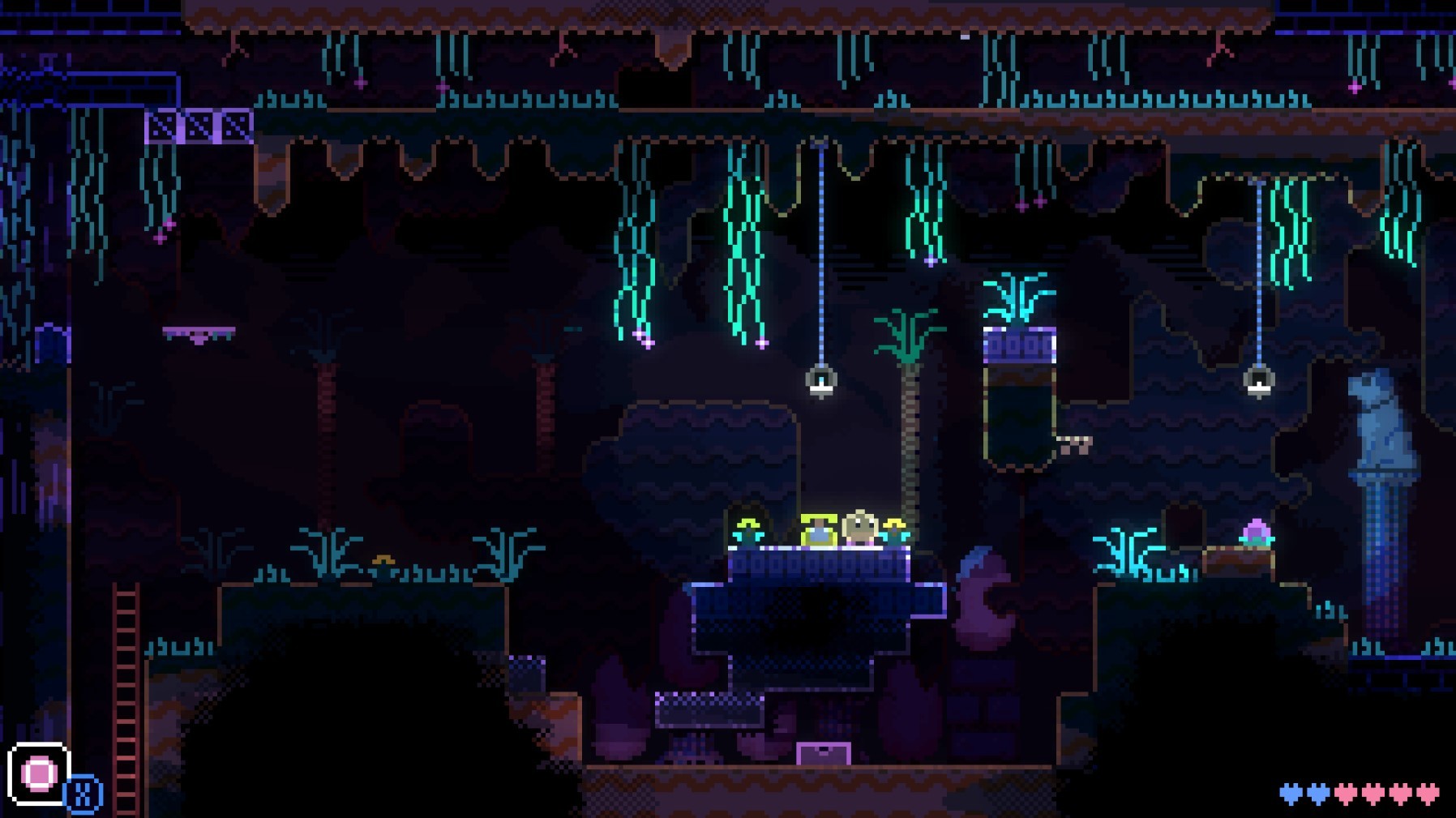Select the equipped pink disc item slot
This screenshot has height=818, width=1456.
[38, 773]
